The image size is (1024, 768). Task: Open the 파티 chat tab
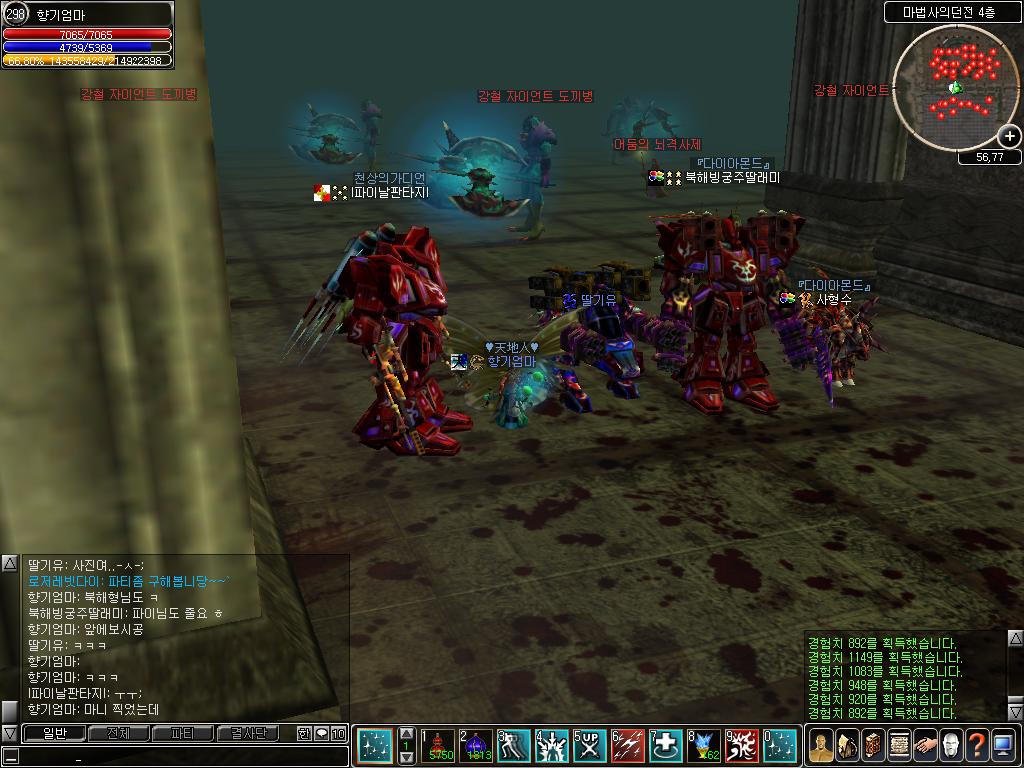coord(182,733)
